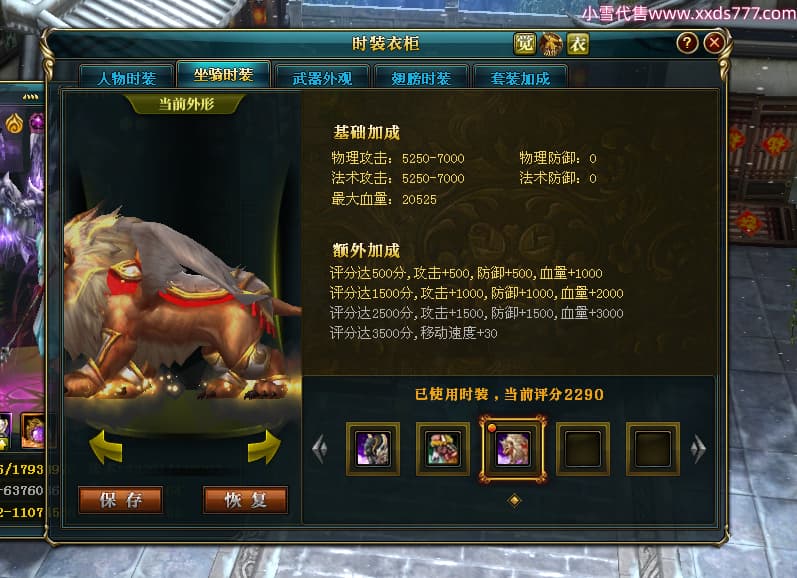The height and width of the screenshot is (578, 797).
Task: Click the 衣 button in title bar
Action: 578,43
